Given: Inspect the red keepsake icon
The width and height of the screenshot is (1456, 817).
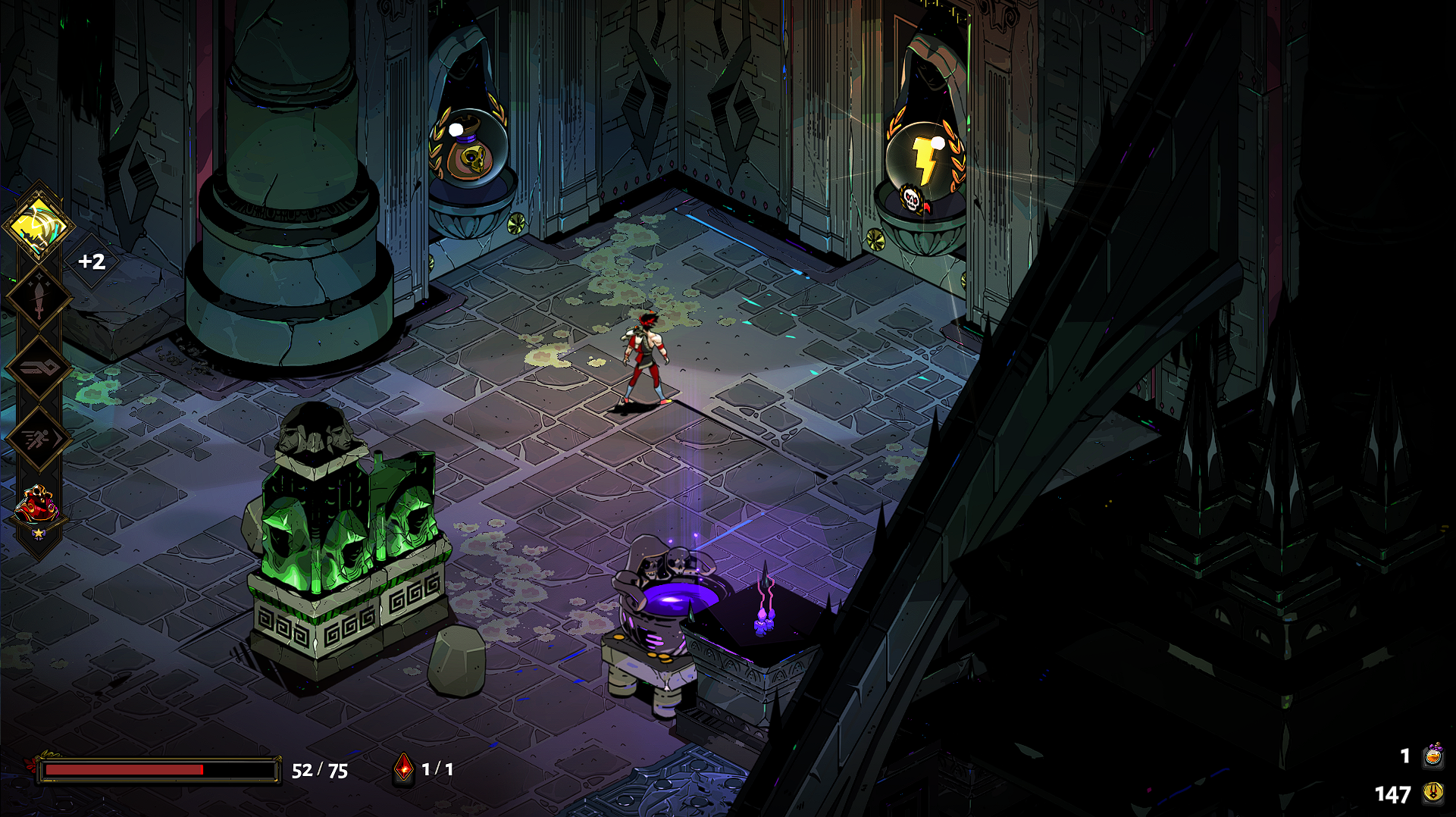Looking at the screenshot, I should point(38,506).
